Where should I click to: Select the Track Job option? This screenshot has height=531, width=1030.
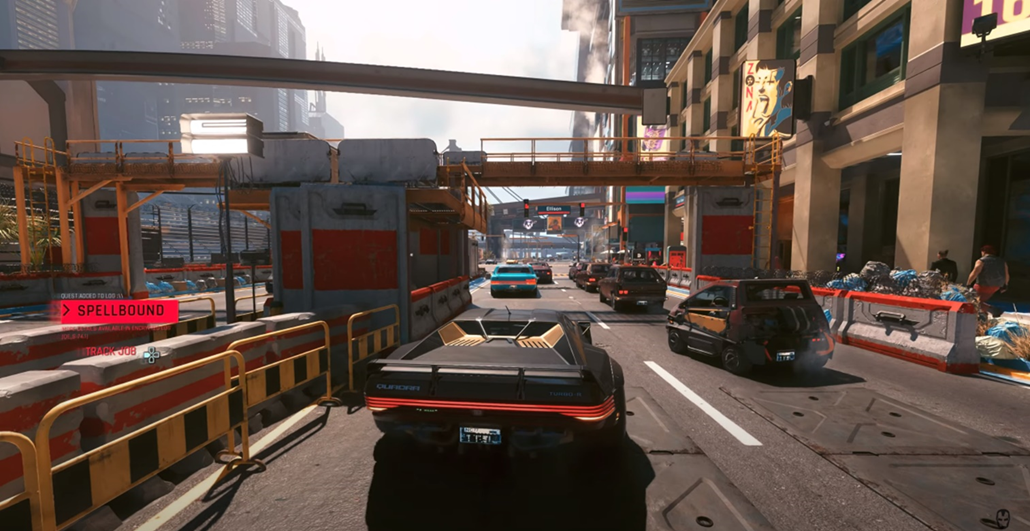click(112, 352)
